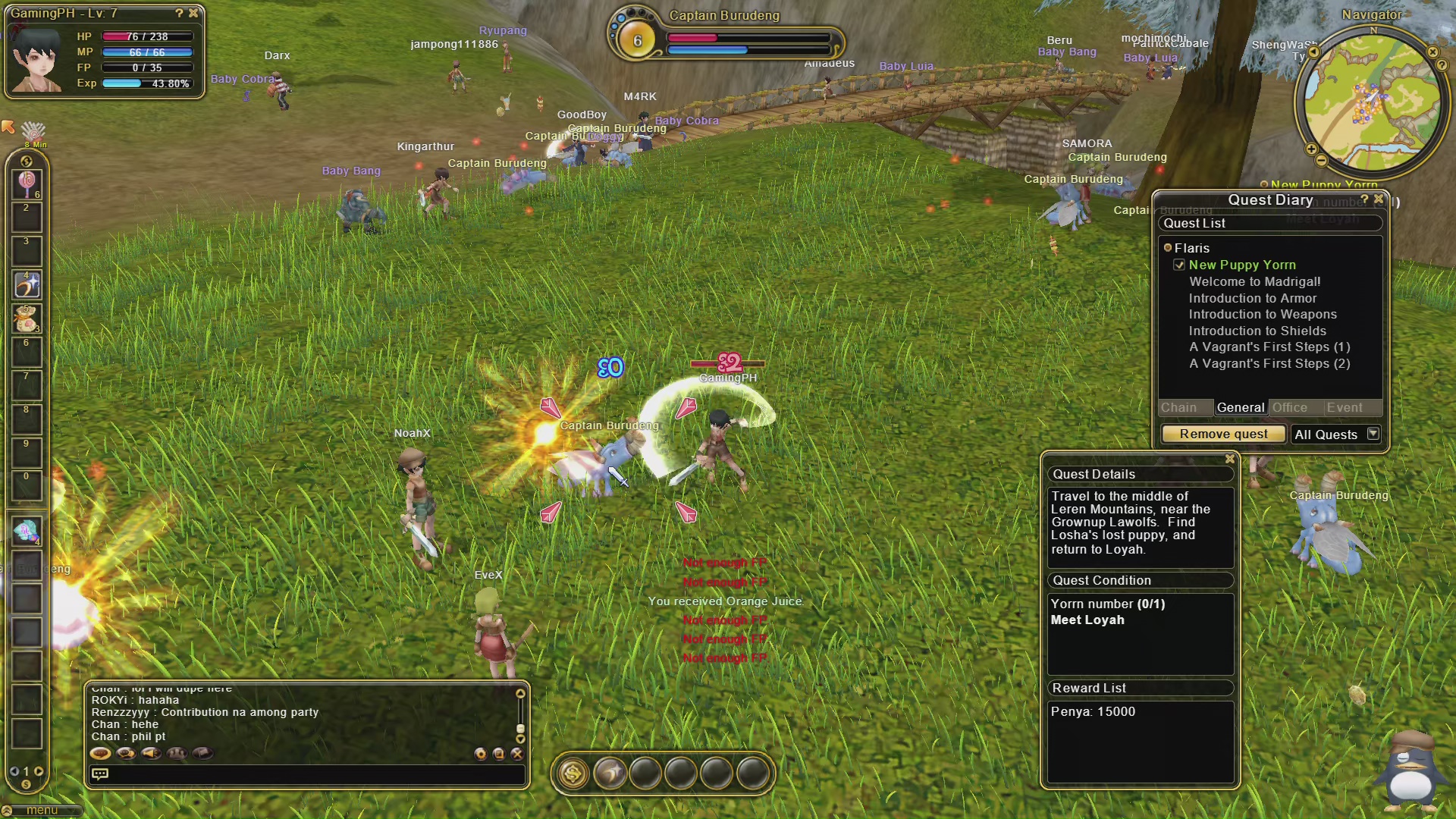1456x819 pixels.
Task: Toggle the New Puppy Yorrn quest checkbox
Action: tap(1179, 265)
